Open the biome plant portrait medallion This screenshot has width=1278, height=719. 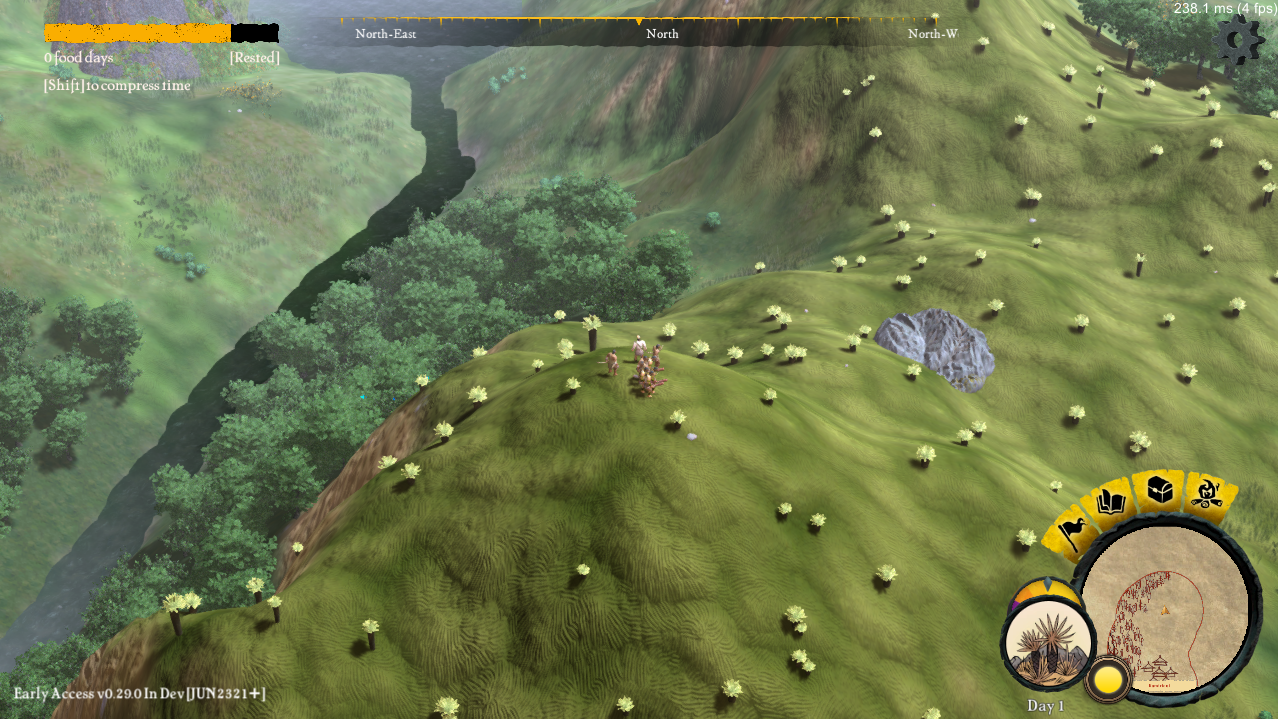click(1048, 645)
